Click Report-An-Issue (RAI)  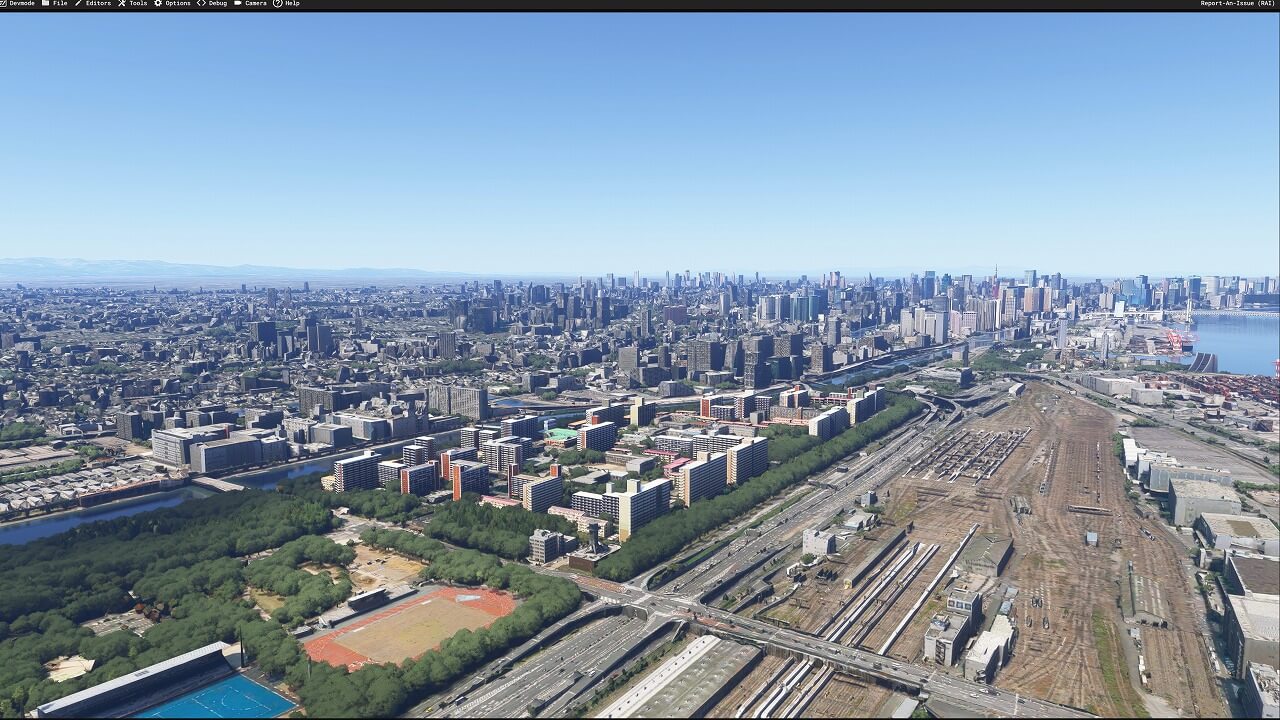click(x=1236, y=4)
